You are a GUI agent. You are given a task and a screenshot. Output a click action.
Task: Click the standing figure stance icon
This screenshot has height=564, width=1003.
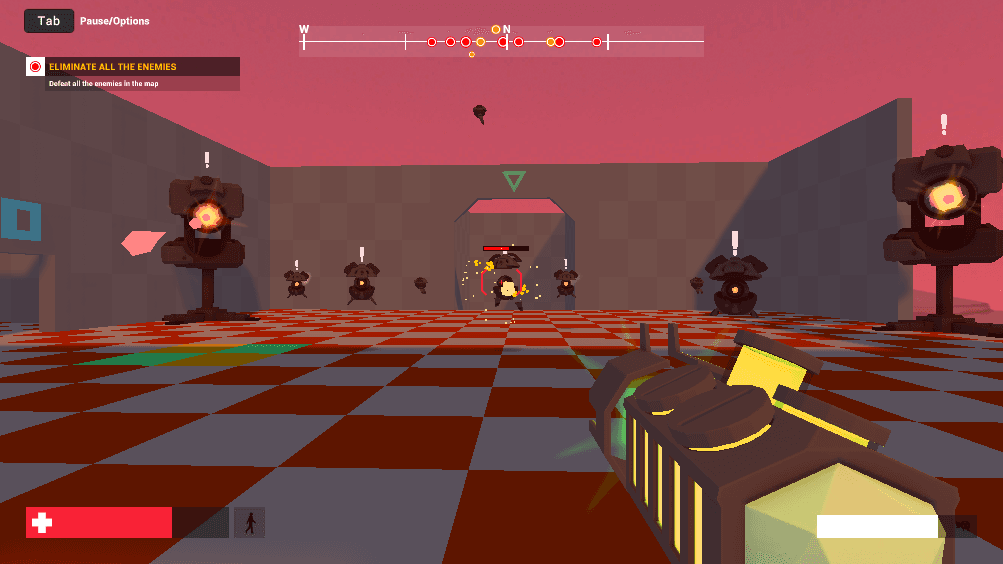tap(249, 522)
